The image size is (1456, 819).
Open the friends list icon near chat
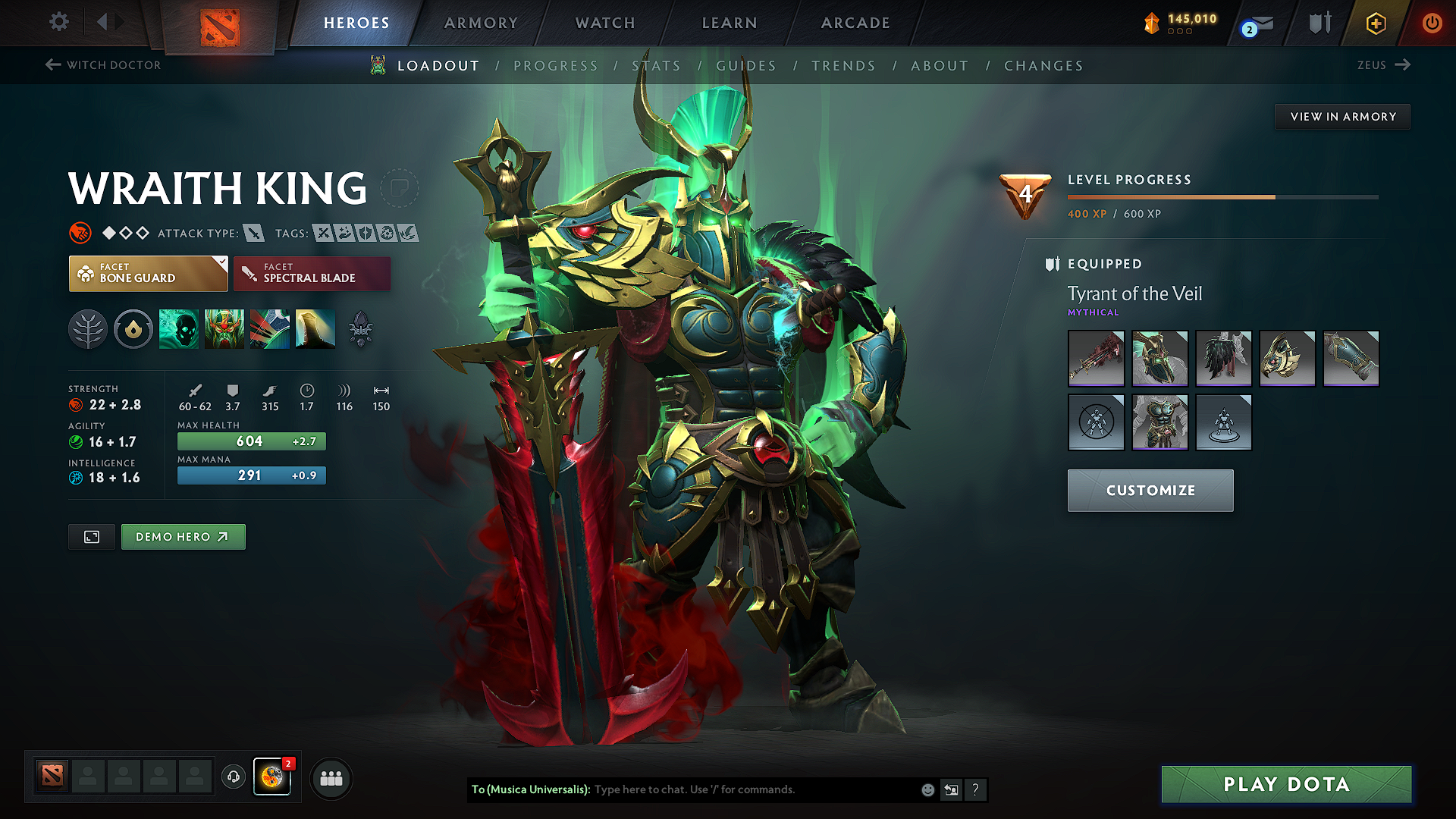(331, 778)
